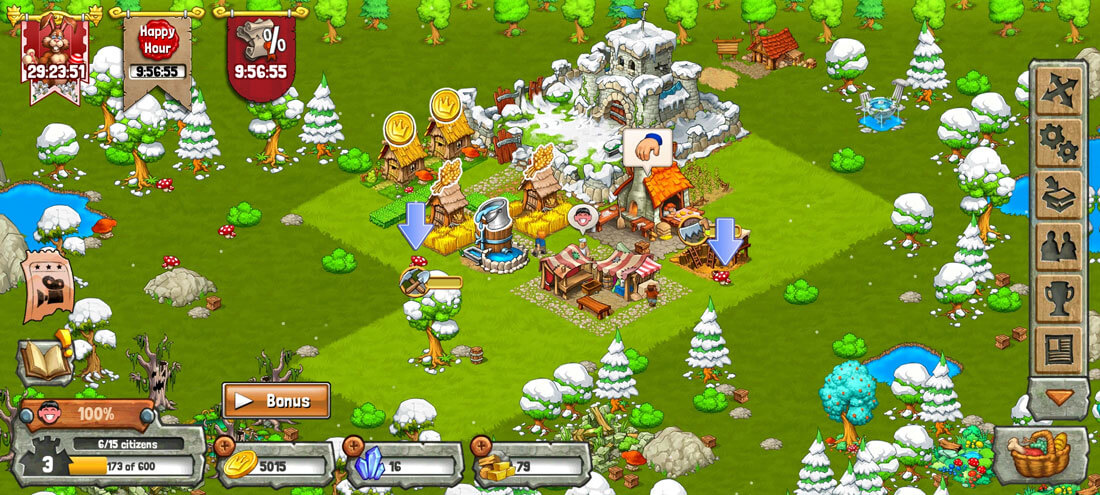Screen dimensions: 1100x495
Task: Add more gold bars with plus button
Action: (x=481, y=446)
